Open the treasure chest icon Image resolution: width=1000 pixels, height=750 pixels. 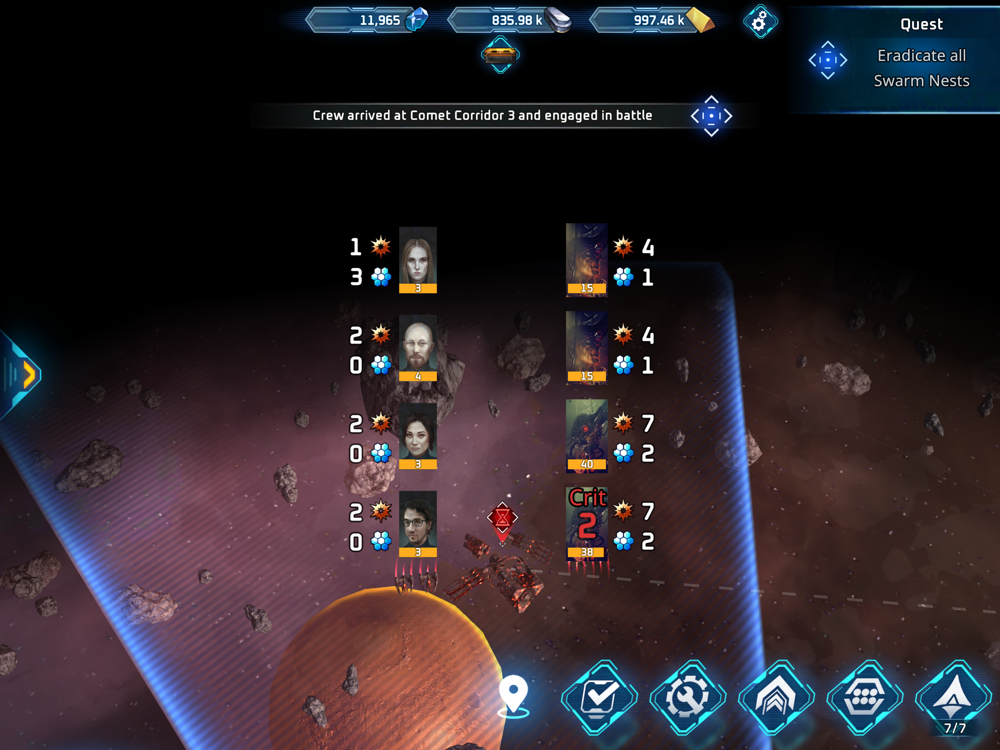click(x=500, y=54)
